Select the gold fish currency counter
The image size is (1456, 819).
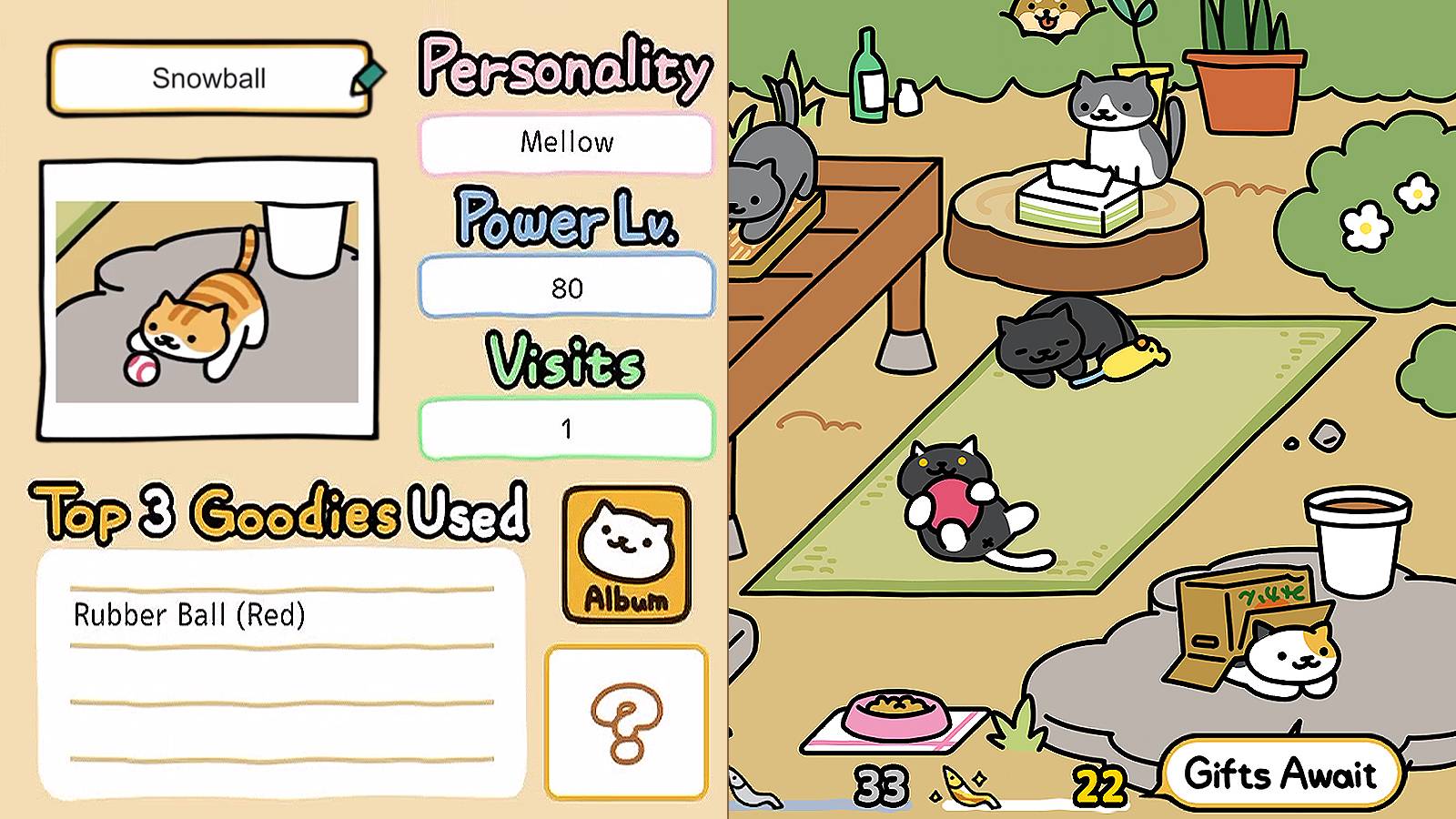click(x=1098, y=781)
